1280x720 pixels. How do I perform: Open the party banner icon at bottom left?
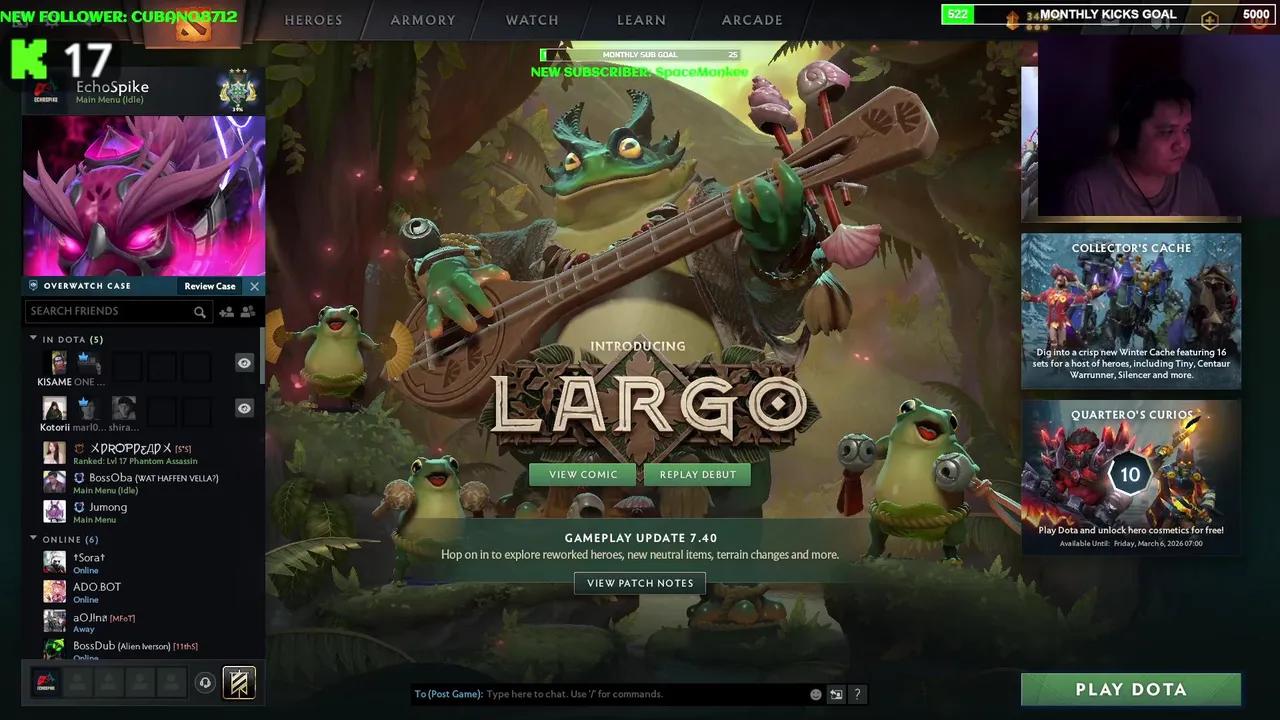(238, 682)
